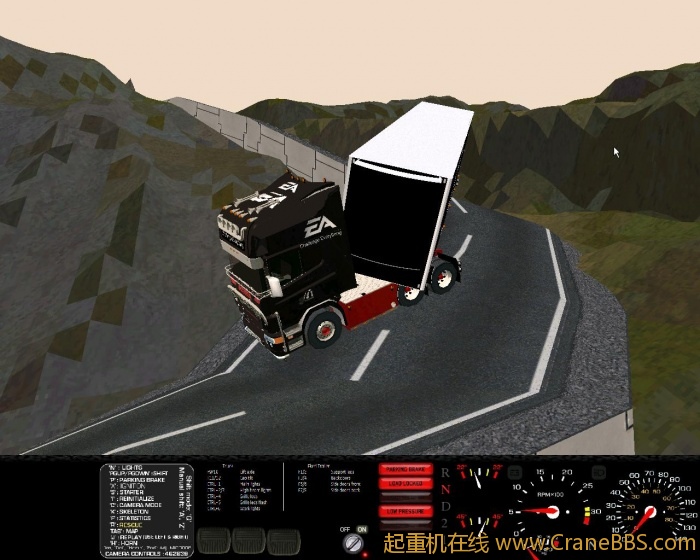Turn the ignition key switch

coord(352,542)
